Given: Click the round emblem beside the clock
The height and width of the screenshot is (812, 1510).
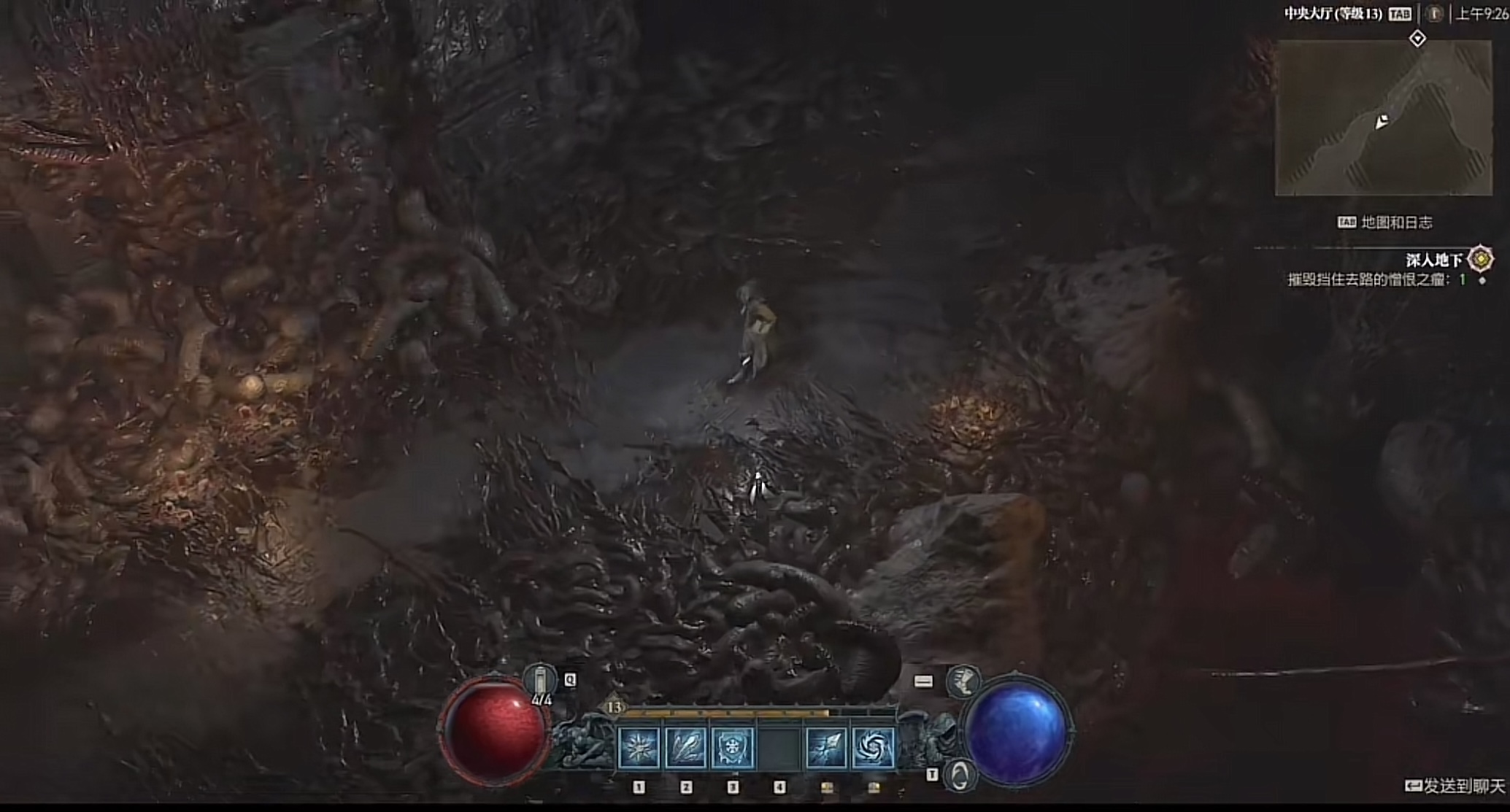Looking at the screenshot, I should tap(1434, 14).
